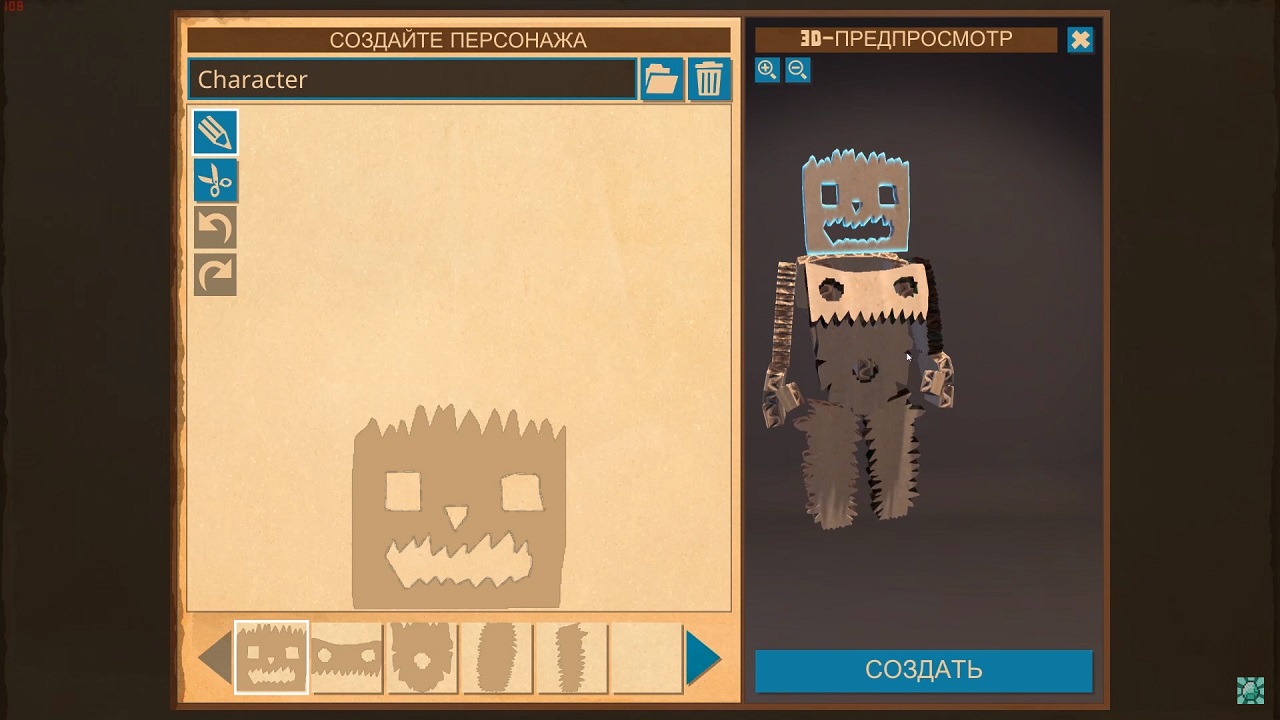Select the face-shaped head part thumbnail
1280x720 pixels.
pos(271,658)
